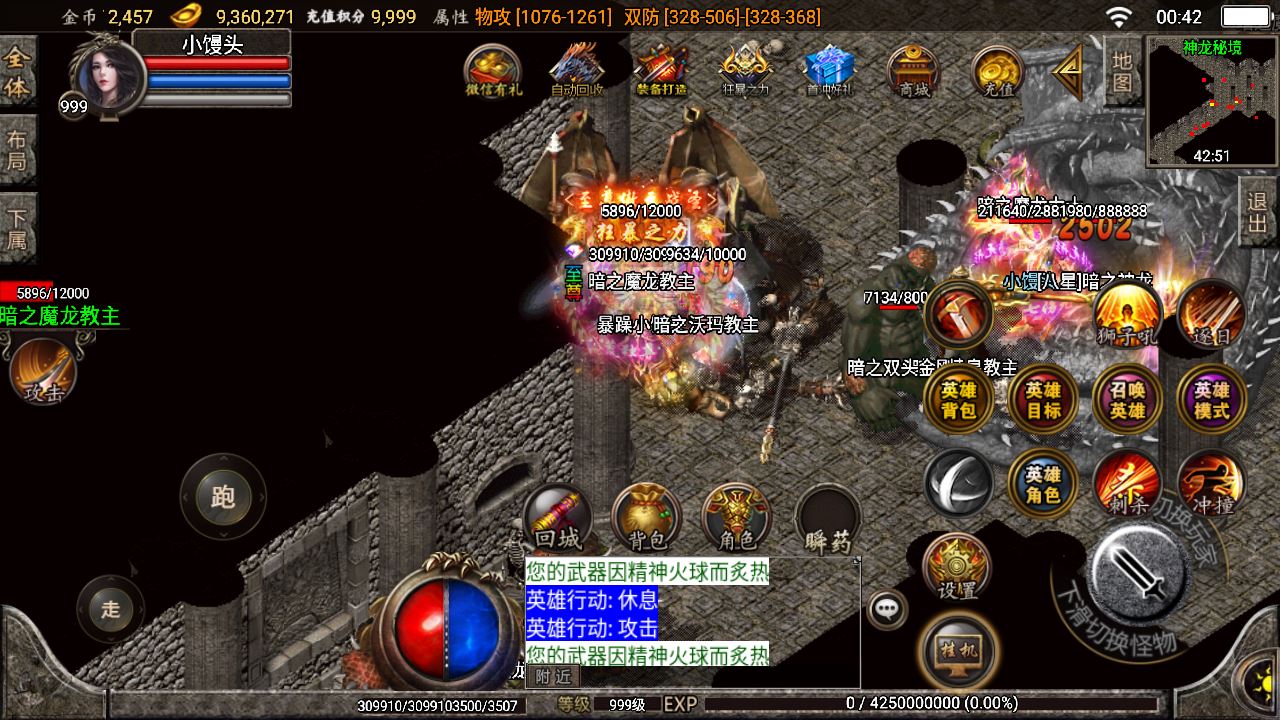1280x720 pixels.
Task: Open the 微信有礼 gift icon
Action: (494, 70)
